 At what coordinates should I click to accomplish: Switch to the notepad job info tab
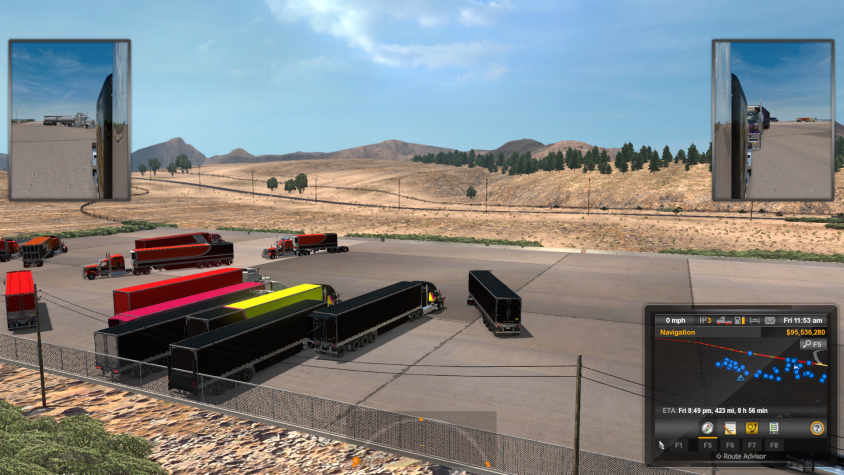(x=728, y=427)
